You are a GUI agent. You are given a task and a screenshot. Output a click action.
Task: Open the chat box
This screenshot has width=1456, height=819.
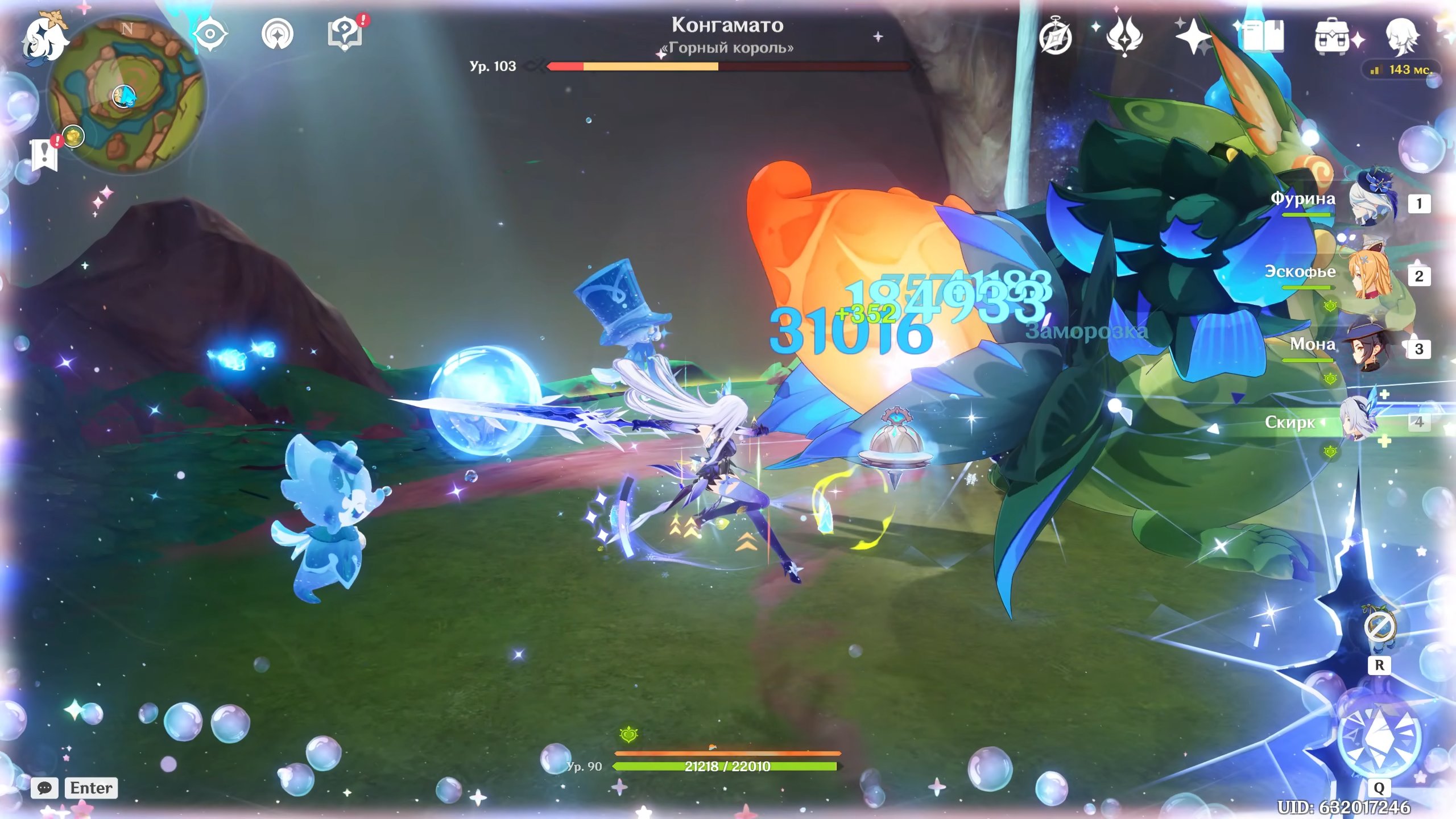tap(44, 788)
